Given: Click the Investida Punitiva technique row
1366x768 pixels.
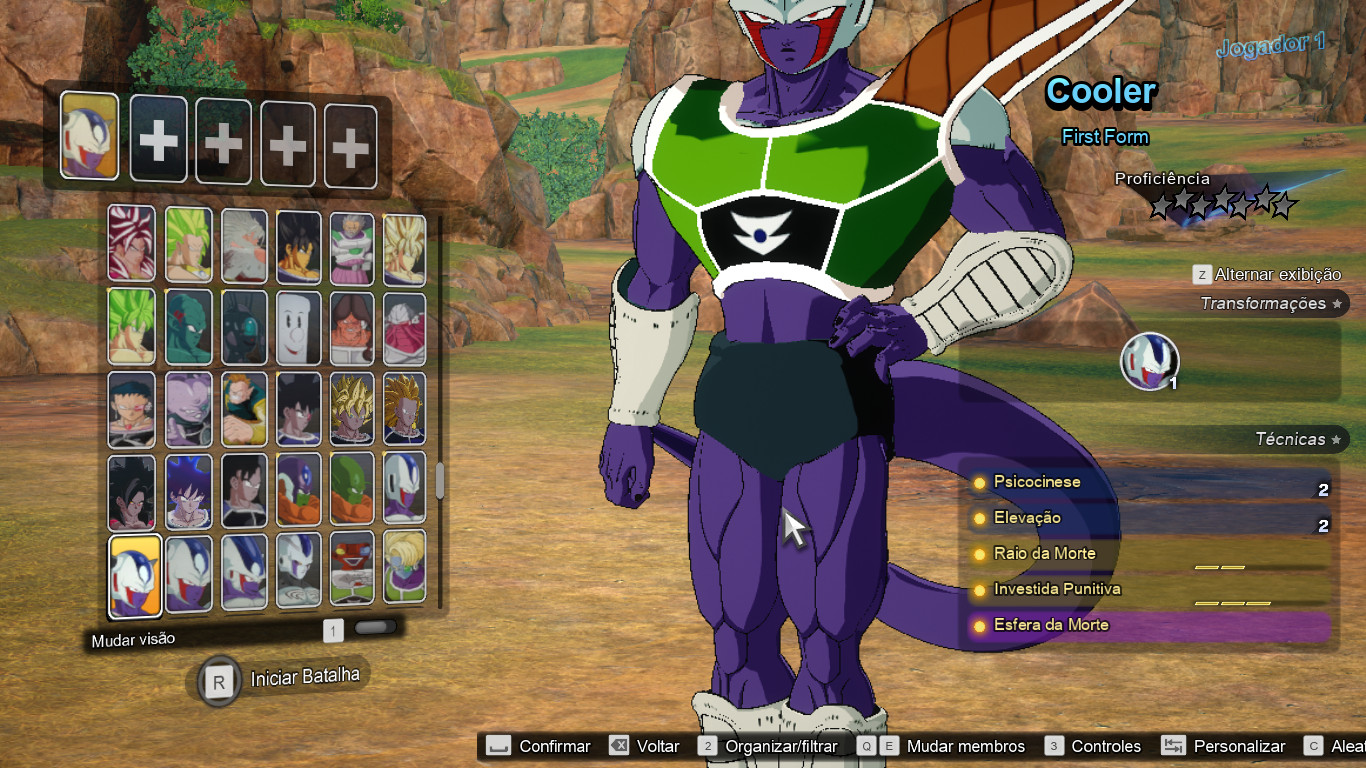Looking at the screenshot, I should 1150,589.
